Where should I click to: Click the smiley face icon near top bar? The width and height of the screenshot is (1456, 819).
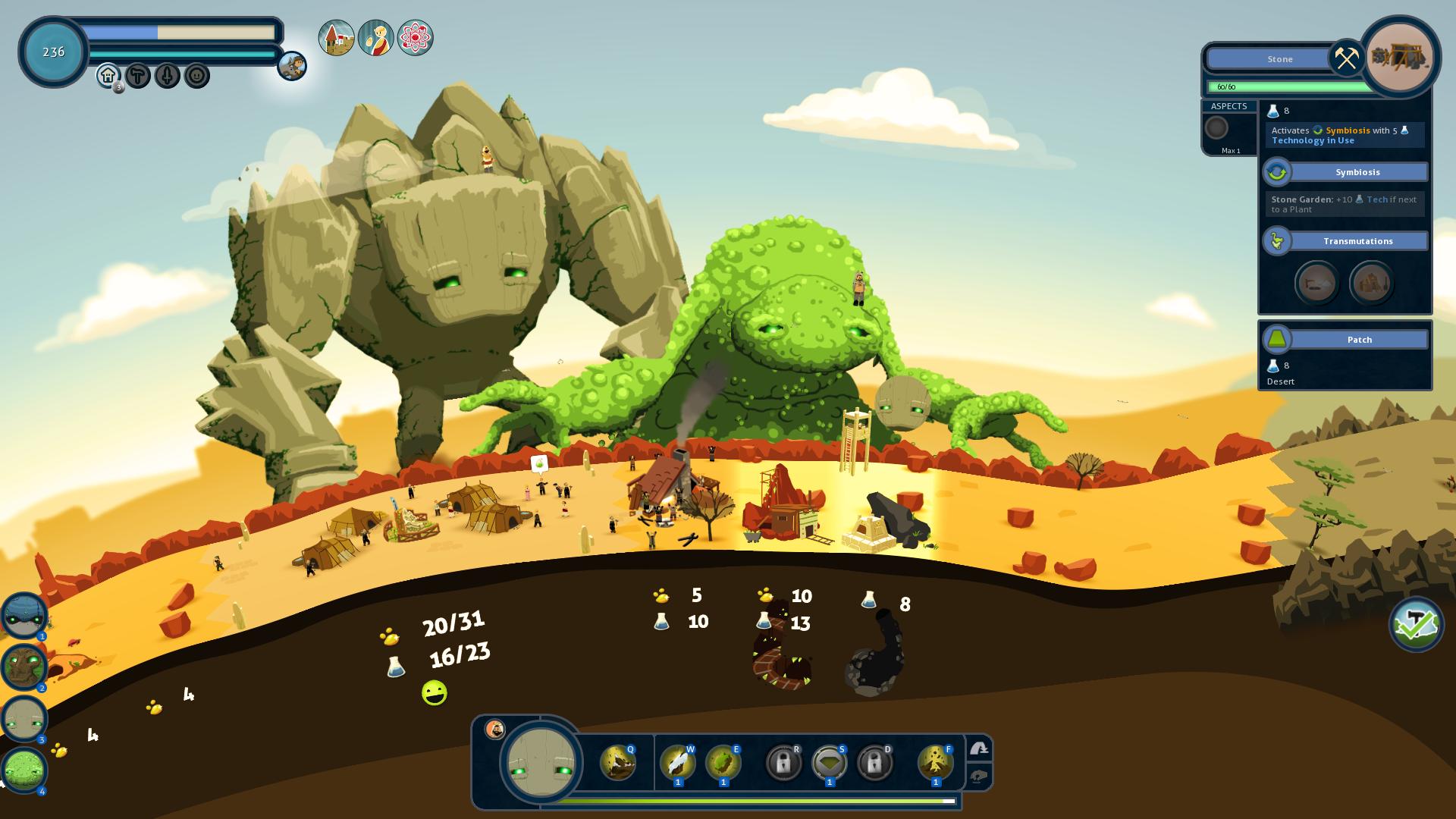tap(197, 76)
